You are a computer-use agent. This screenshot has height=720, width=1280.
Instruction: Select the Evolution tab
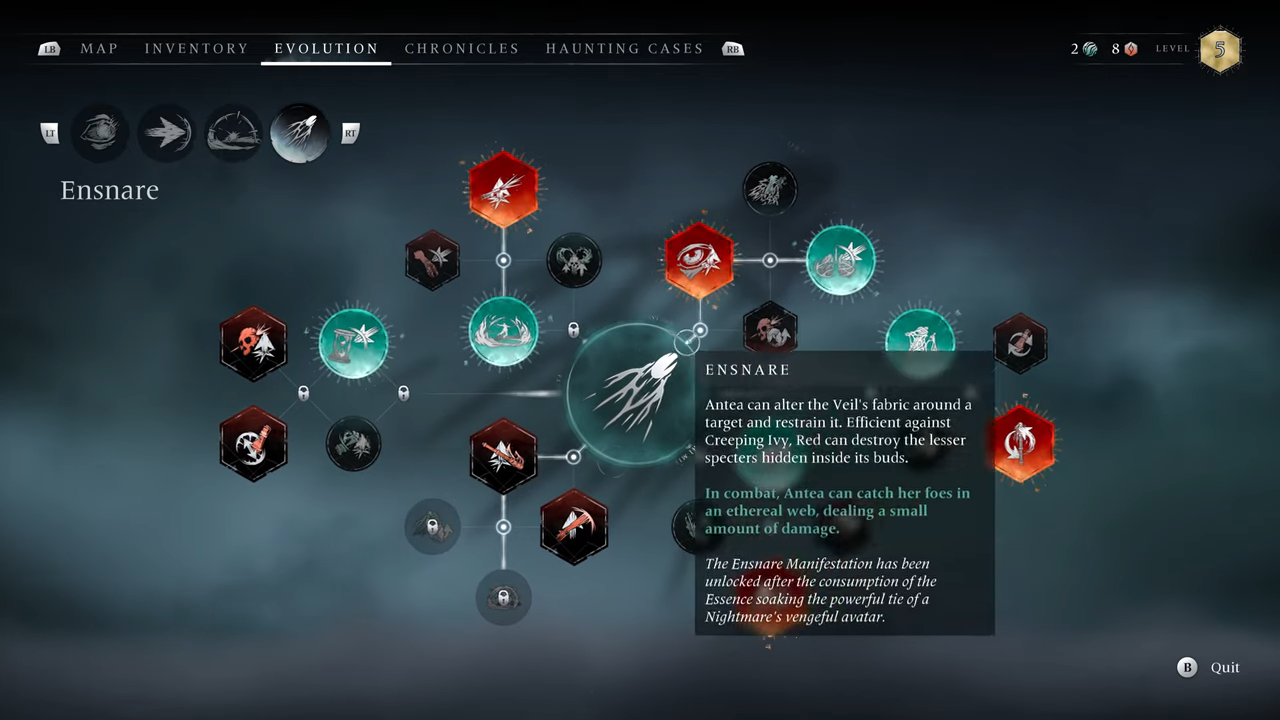[326, 48]
